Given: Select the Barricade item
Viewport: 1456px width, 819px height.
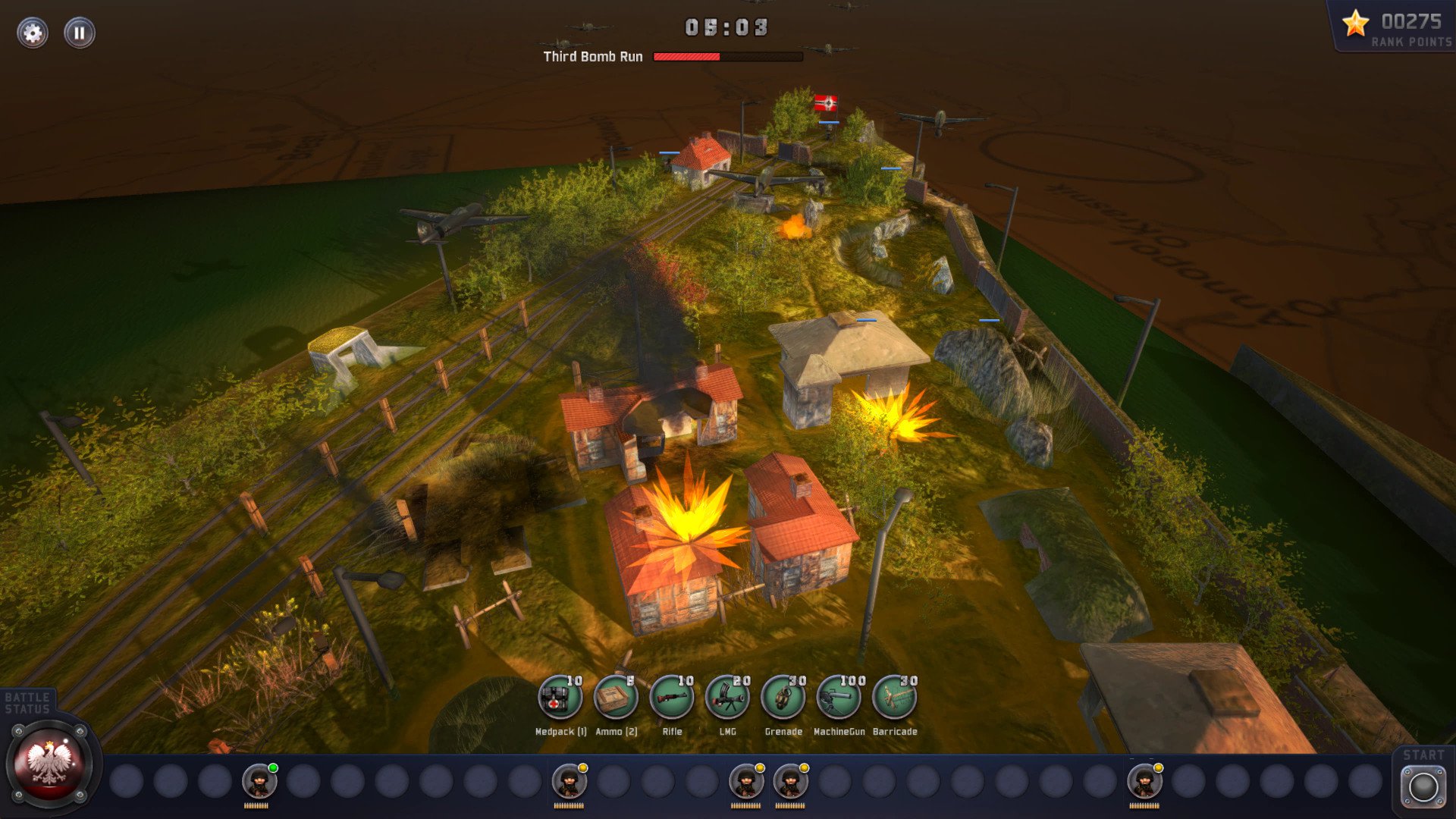Looking at the screenshot, I should [x=894, y=698].
